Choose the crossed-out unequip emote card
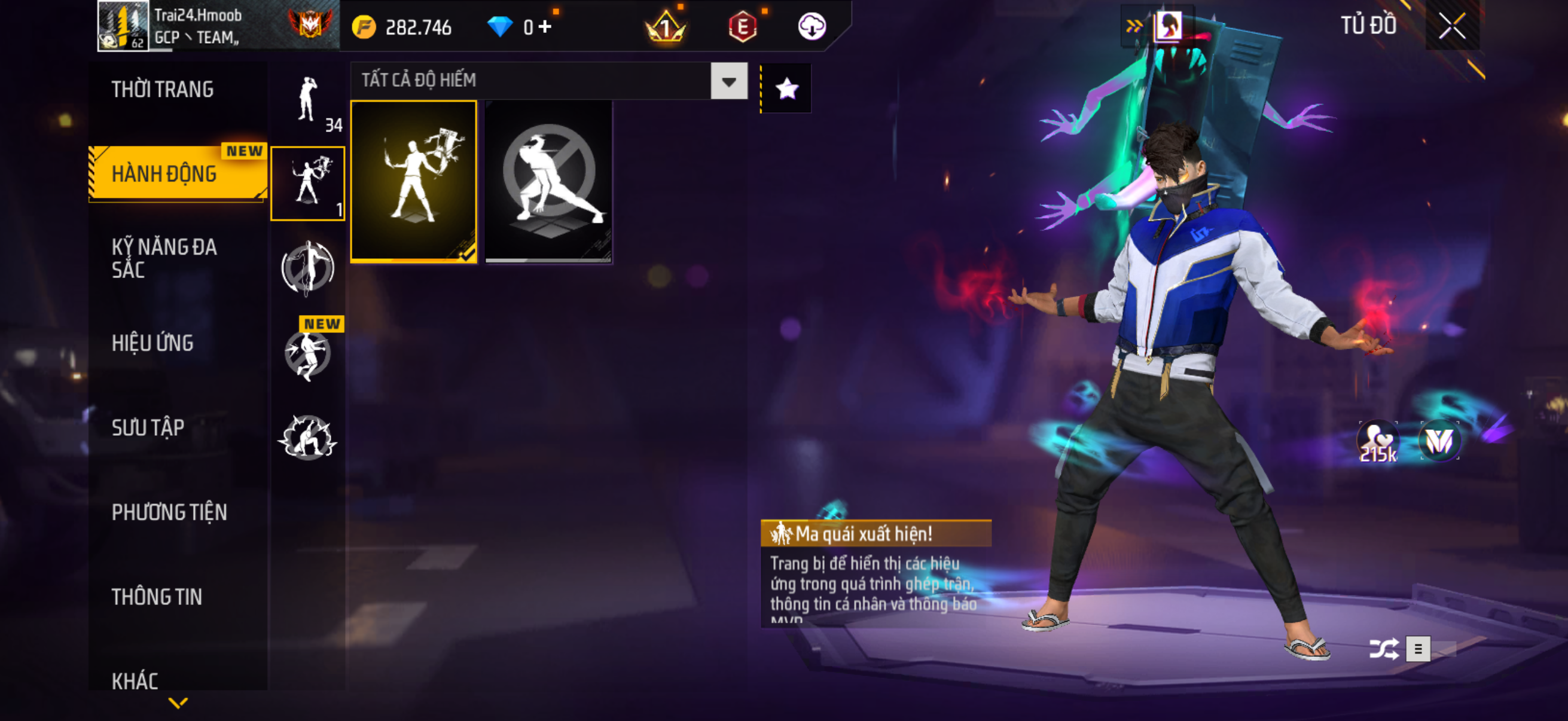This screenshot has height=721, width=1568. coord(548,181)
